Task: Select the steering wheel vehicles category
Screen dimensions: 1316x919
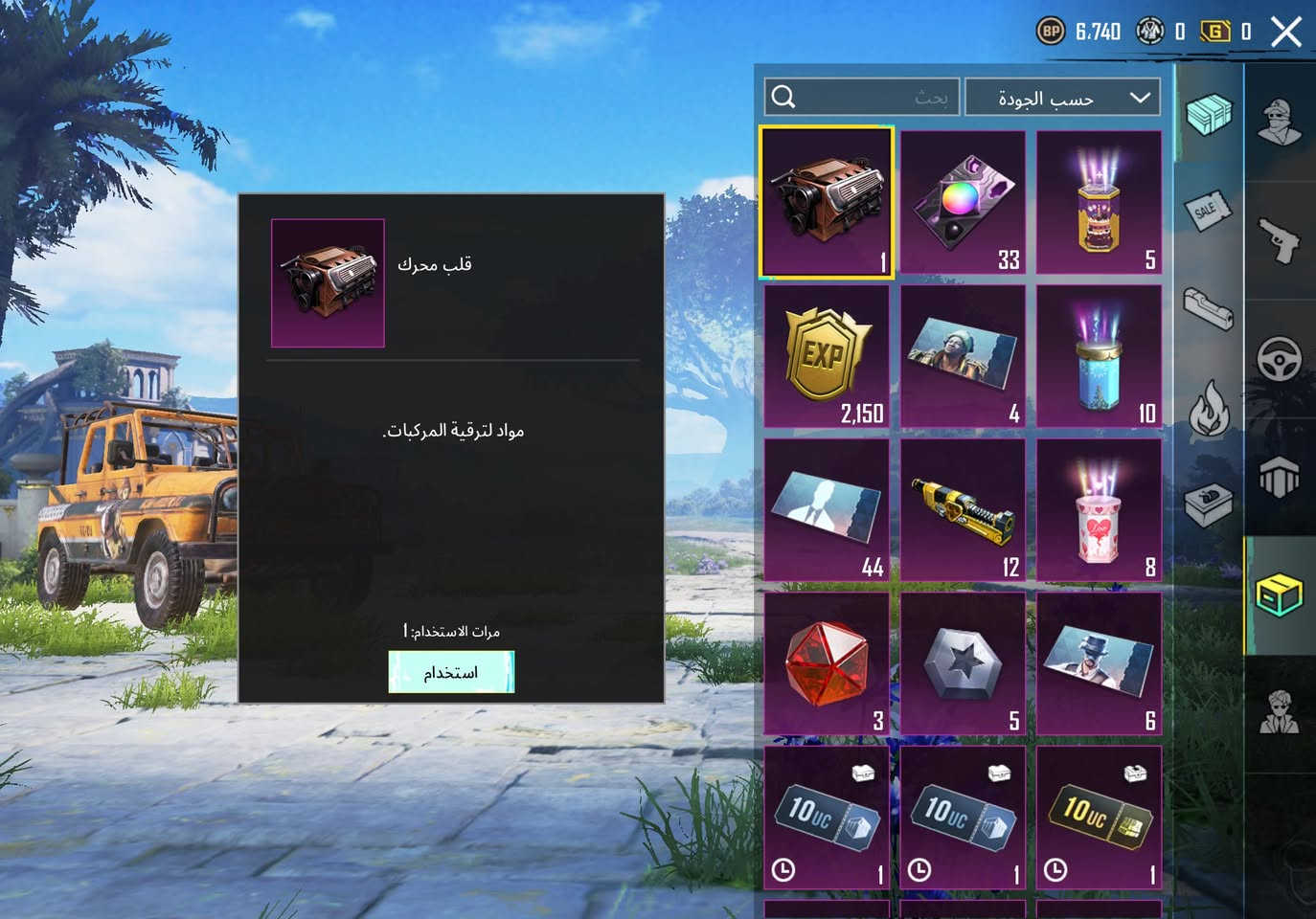Action: click(x=1281, y=359)
